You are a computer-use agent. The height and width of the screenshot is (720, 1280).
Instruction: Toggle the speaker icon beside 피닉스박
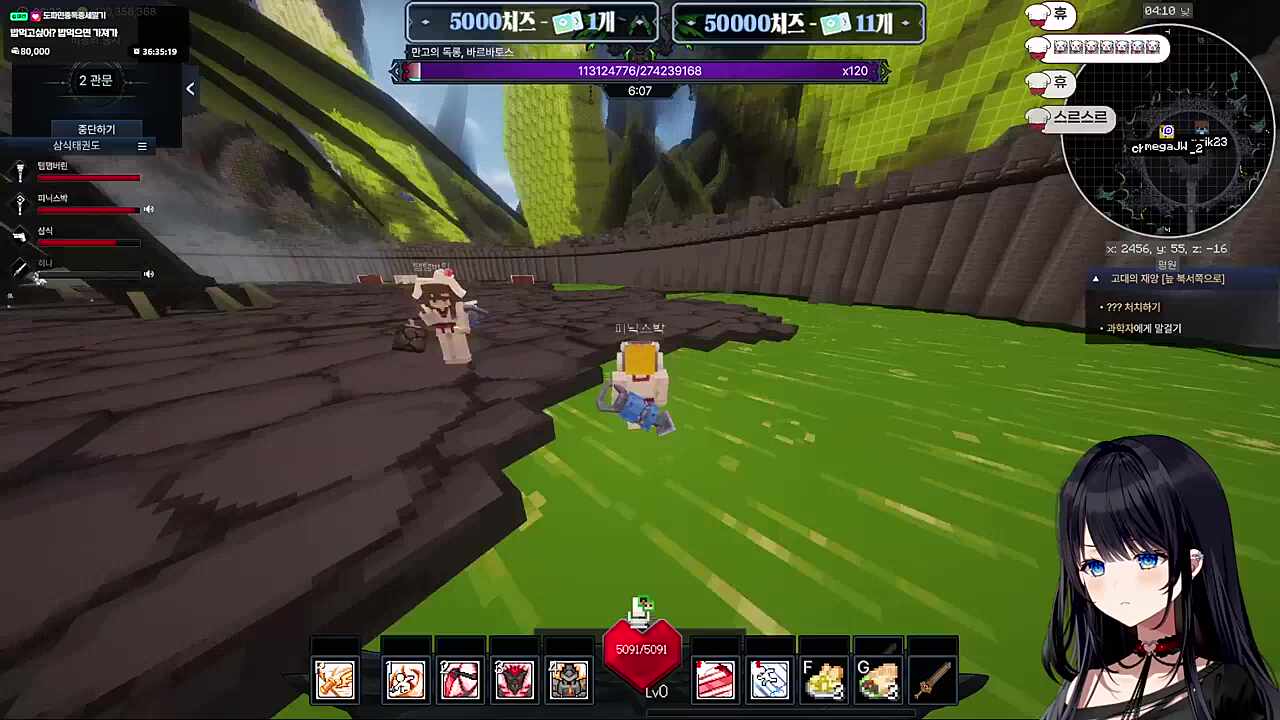[x=149, y=209]
